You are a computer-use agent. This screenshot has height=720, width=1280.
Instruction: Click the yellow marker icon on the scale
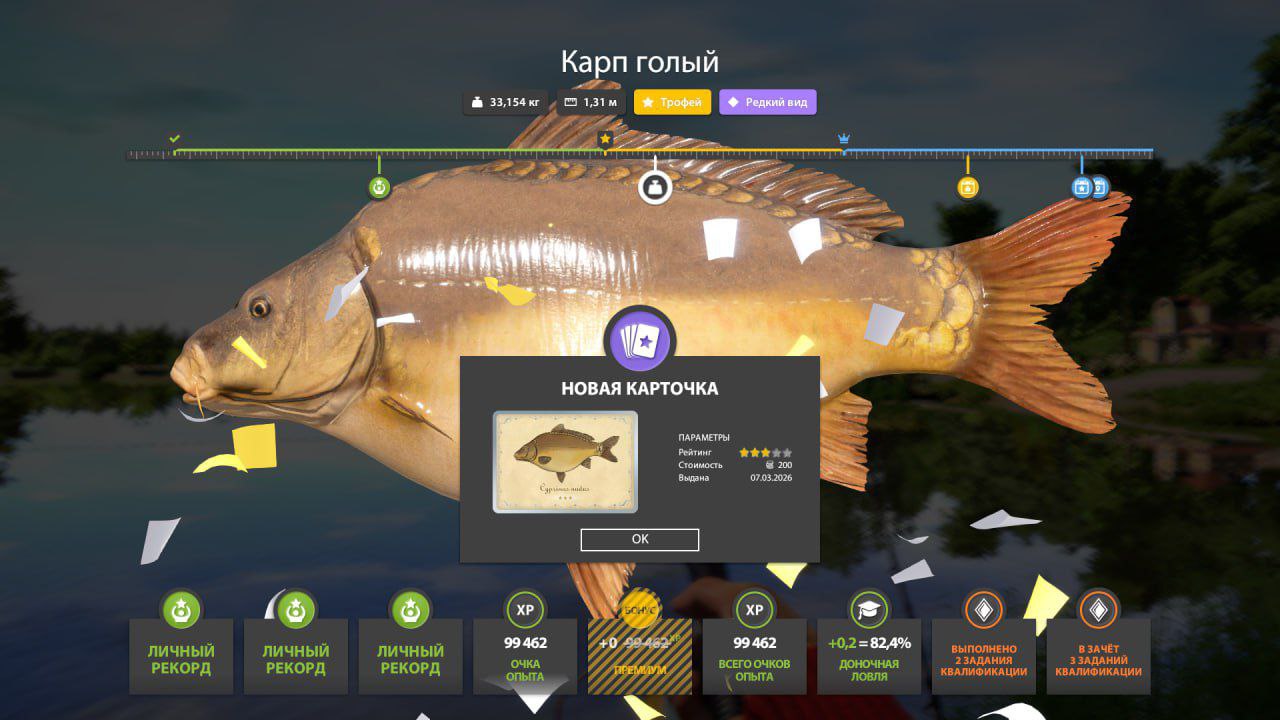click(967, 187)
